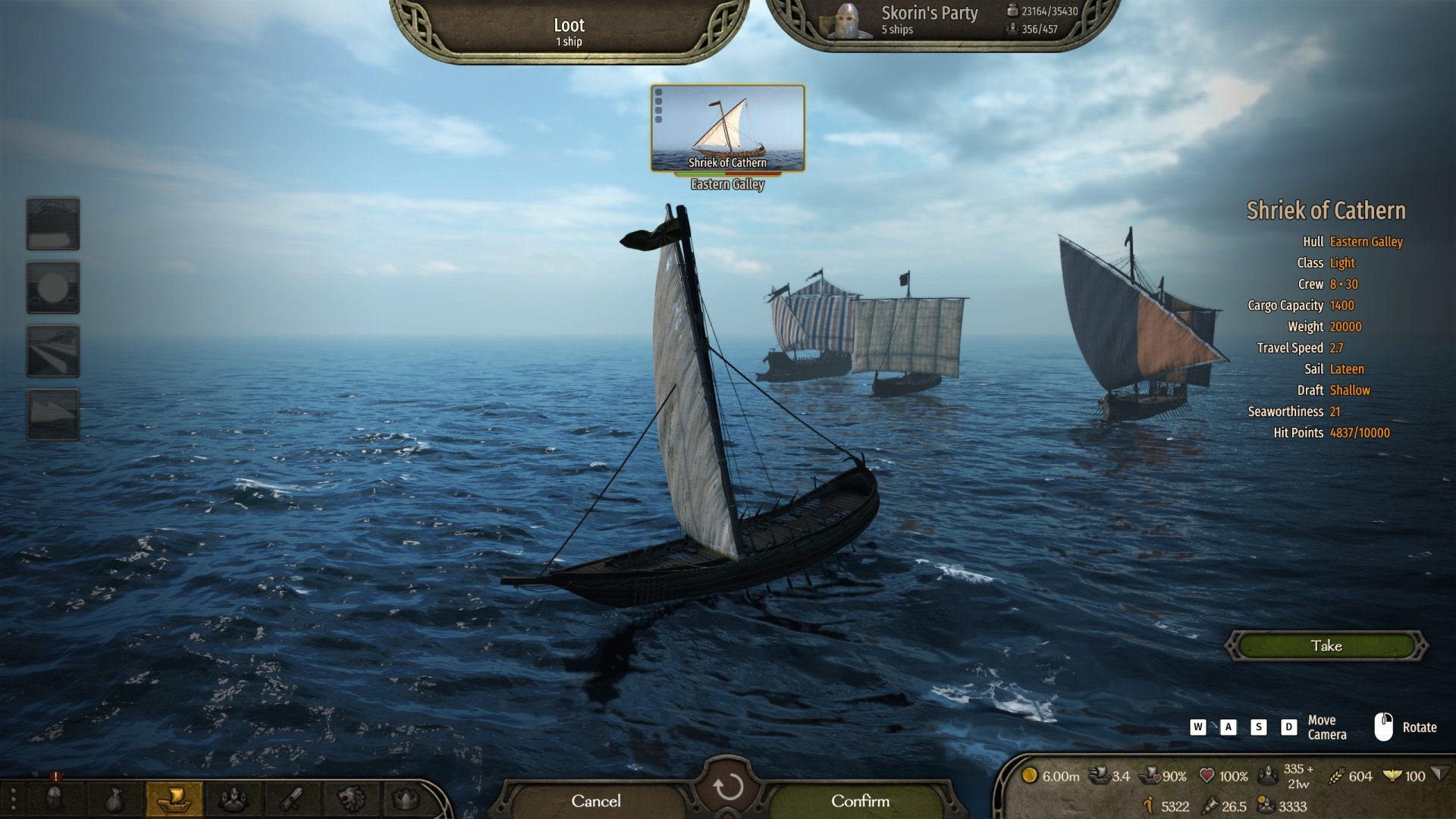Choose the round shield upgrade slot

[x=53, y=287]
